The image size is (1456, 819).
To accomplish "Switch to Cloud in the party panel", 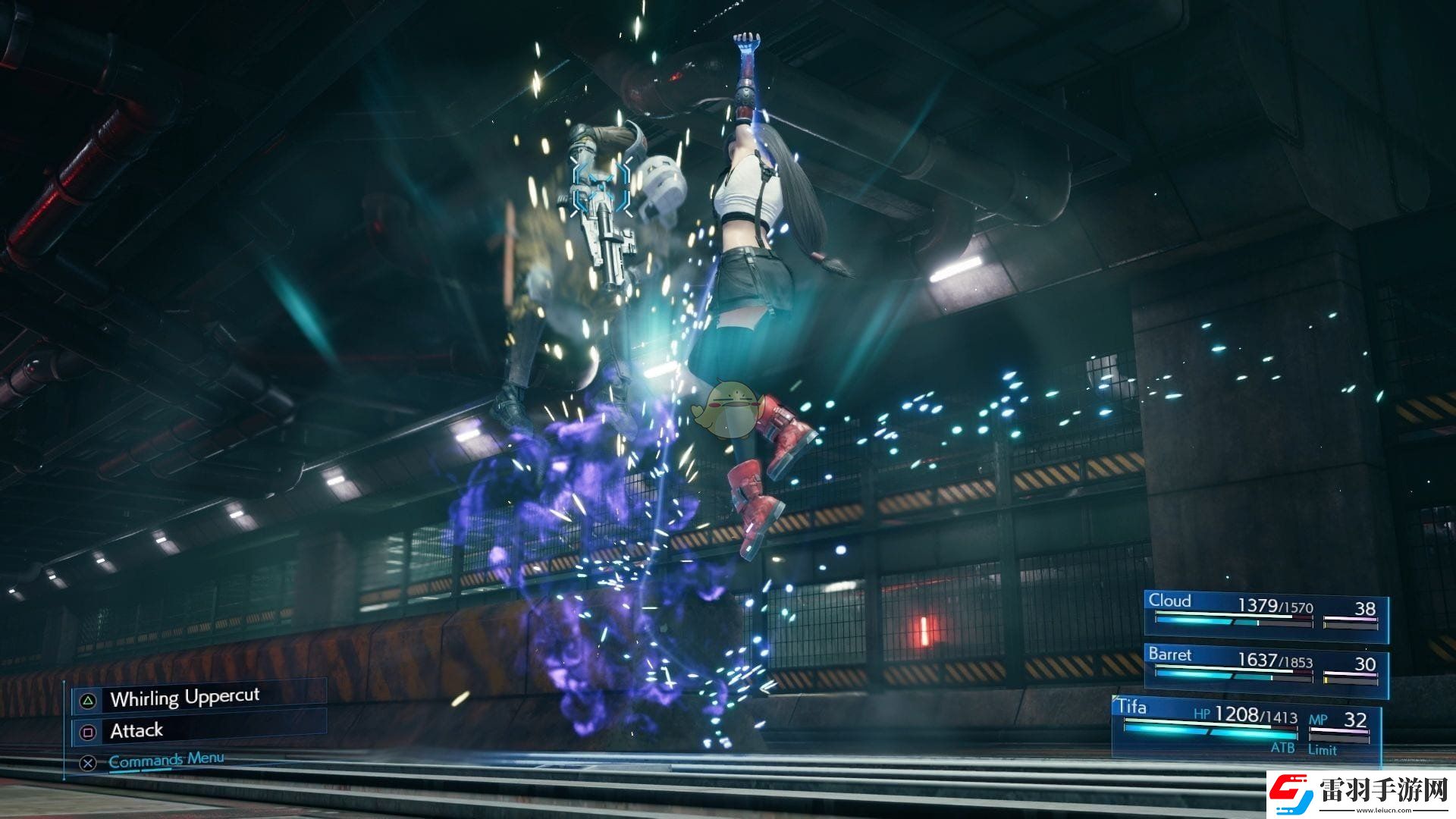I will coord(1265,614).
